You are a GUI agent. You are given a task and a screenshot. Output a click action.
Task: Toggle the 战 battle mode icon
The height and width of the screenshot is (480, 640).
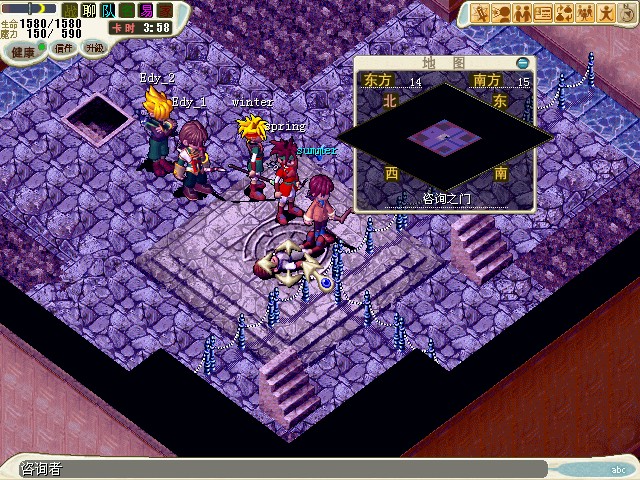click(x=69, y=10)
